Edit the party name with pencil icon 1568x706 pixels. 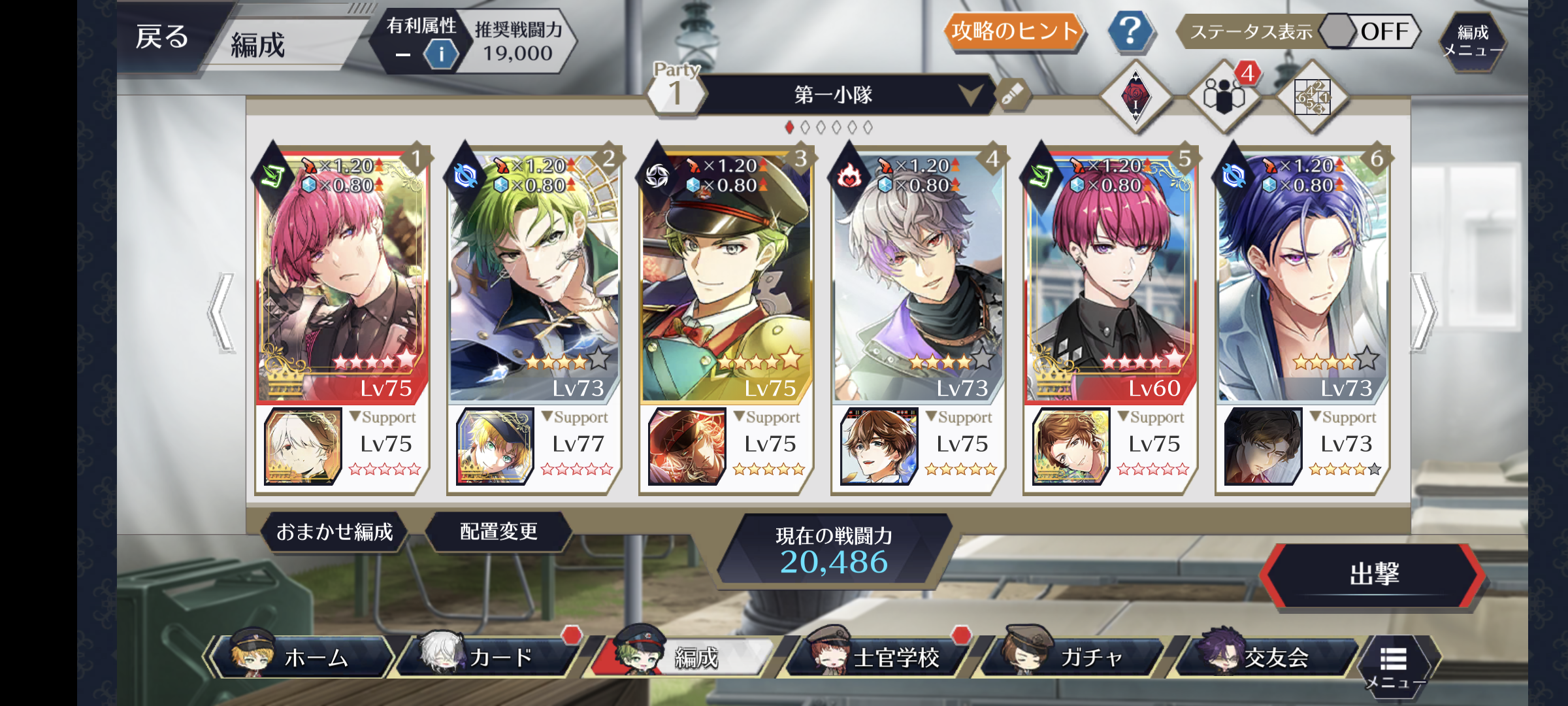pyautogui.click(x=1012, y=95)
